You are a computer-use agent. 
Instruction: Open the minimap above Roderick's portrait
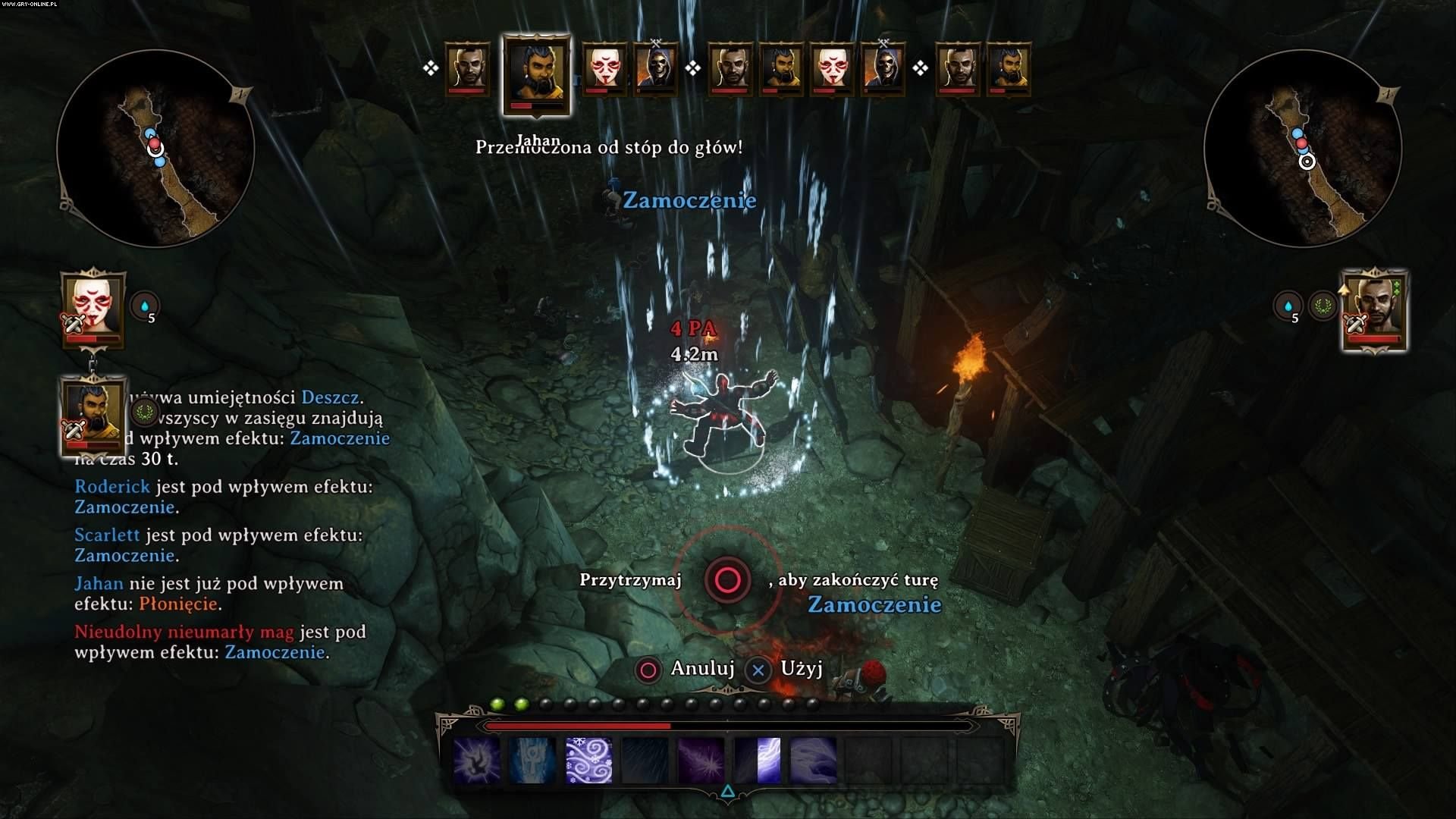1302,149
